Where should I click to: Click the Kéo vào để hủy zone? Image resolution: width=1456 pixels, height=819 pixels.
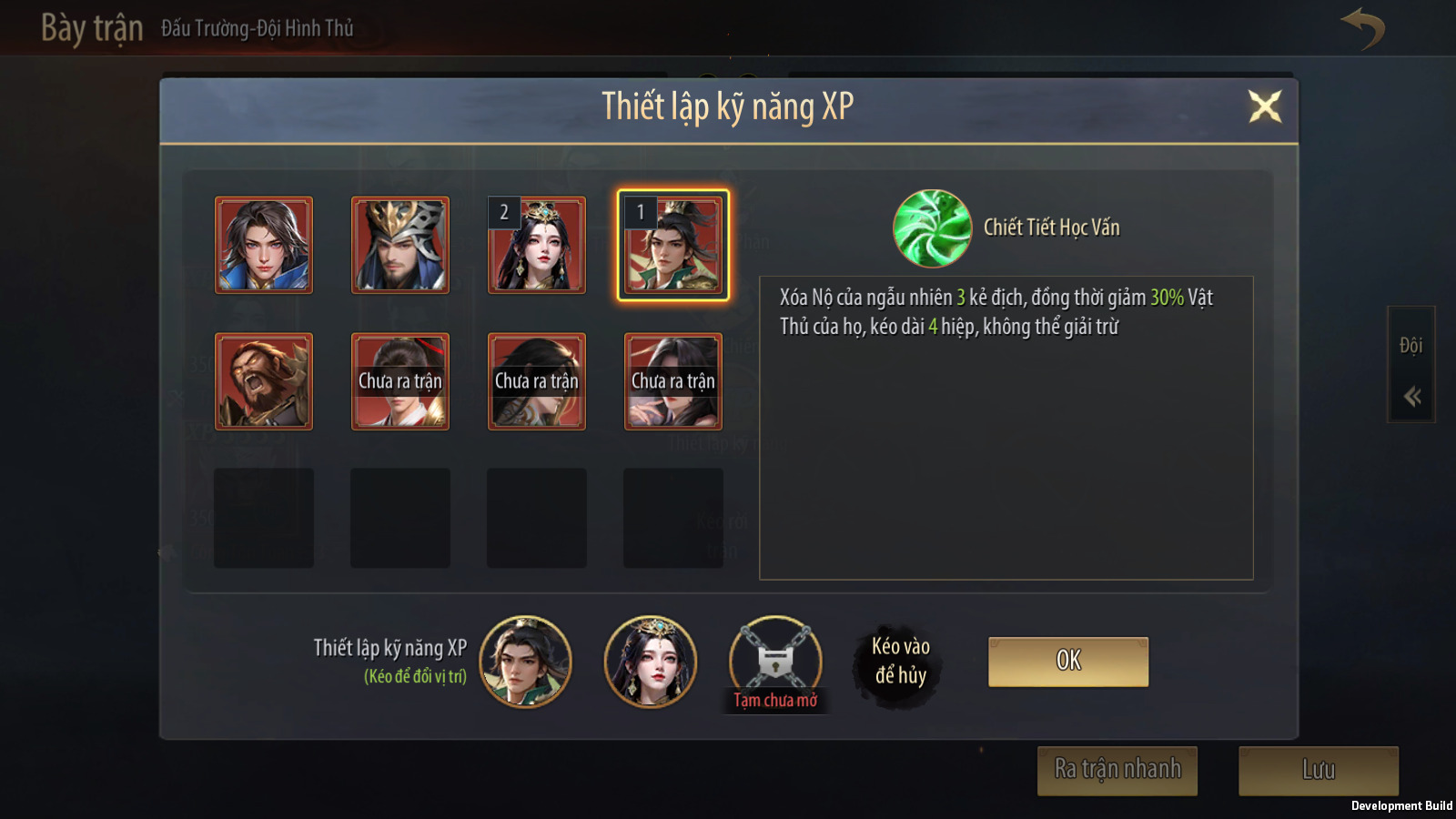(900, 662)
